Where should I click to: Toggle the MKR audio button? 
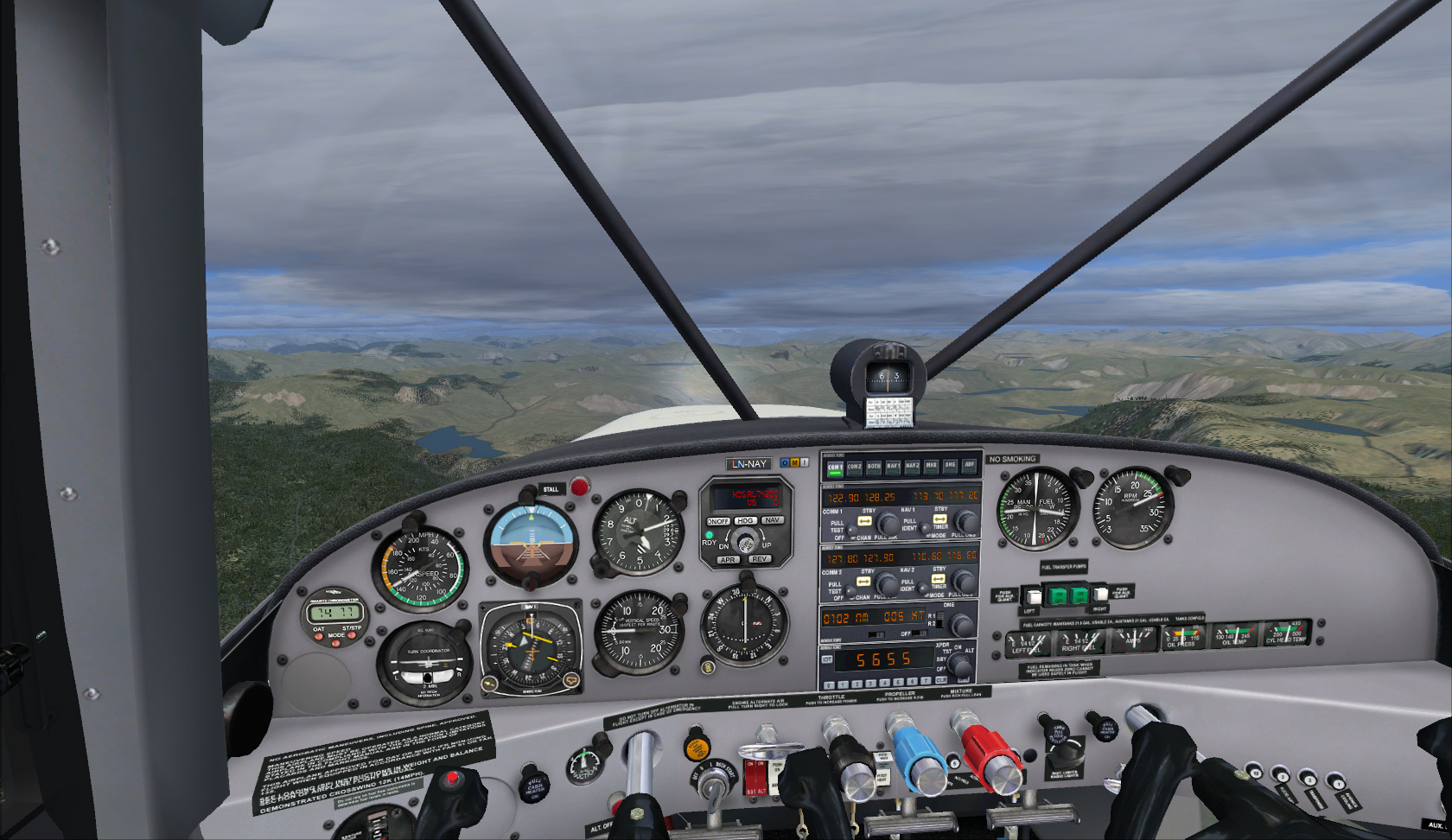tap(931, 465)
